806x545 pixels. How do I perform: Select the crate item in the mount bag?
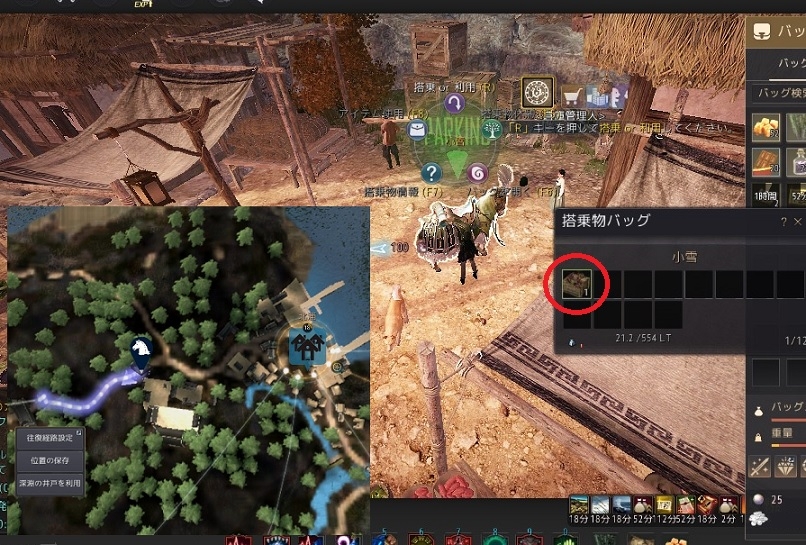(x=577, y=284)
